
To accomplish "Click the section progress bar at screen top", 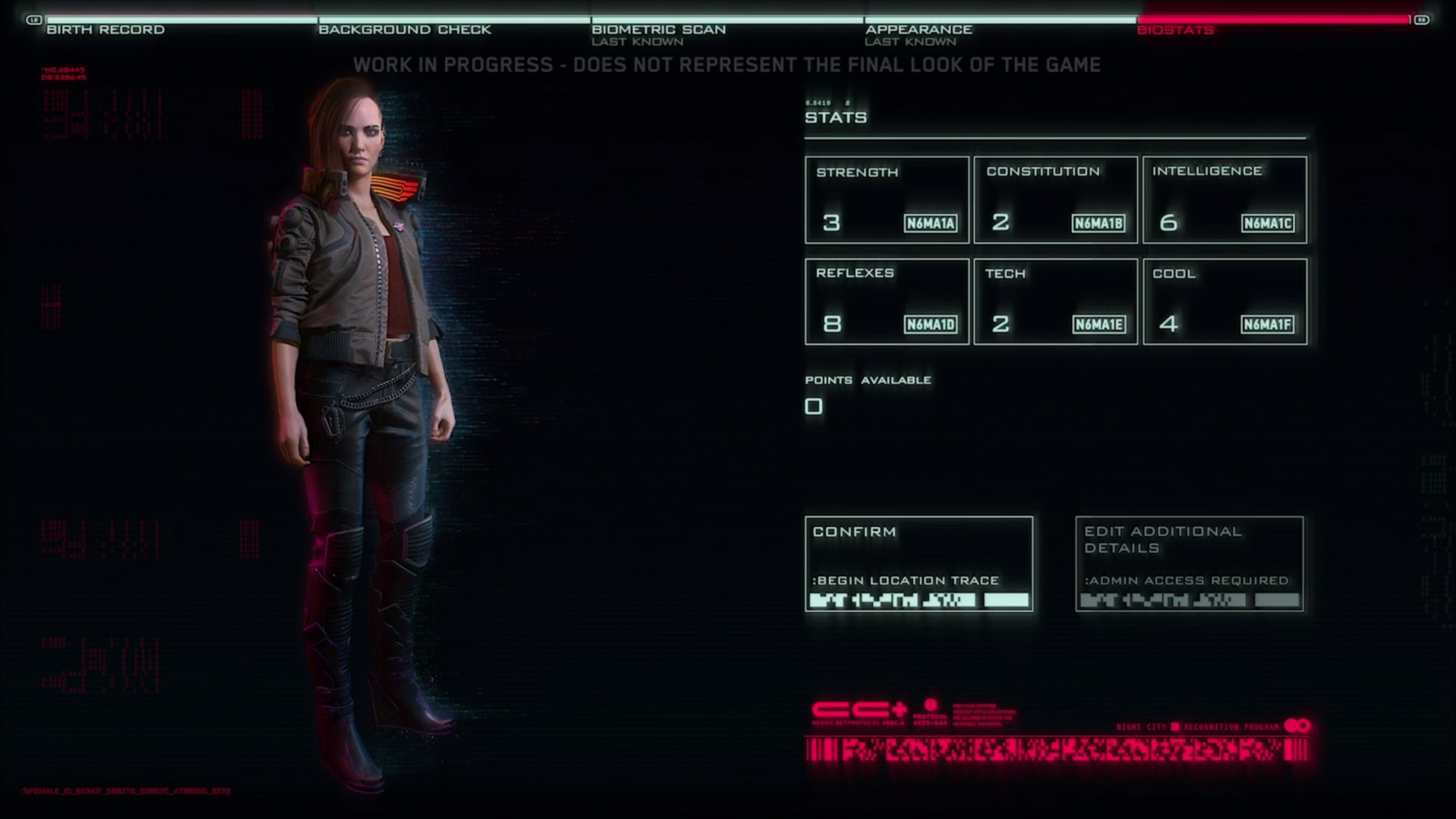I will 728,19.
